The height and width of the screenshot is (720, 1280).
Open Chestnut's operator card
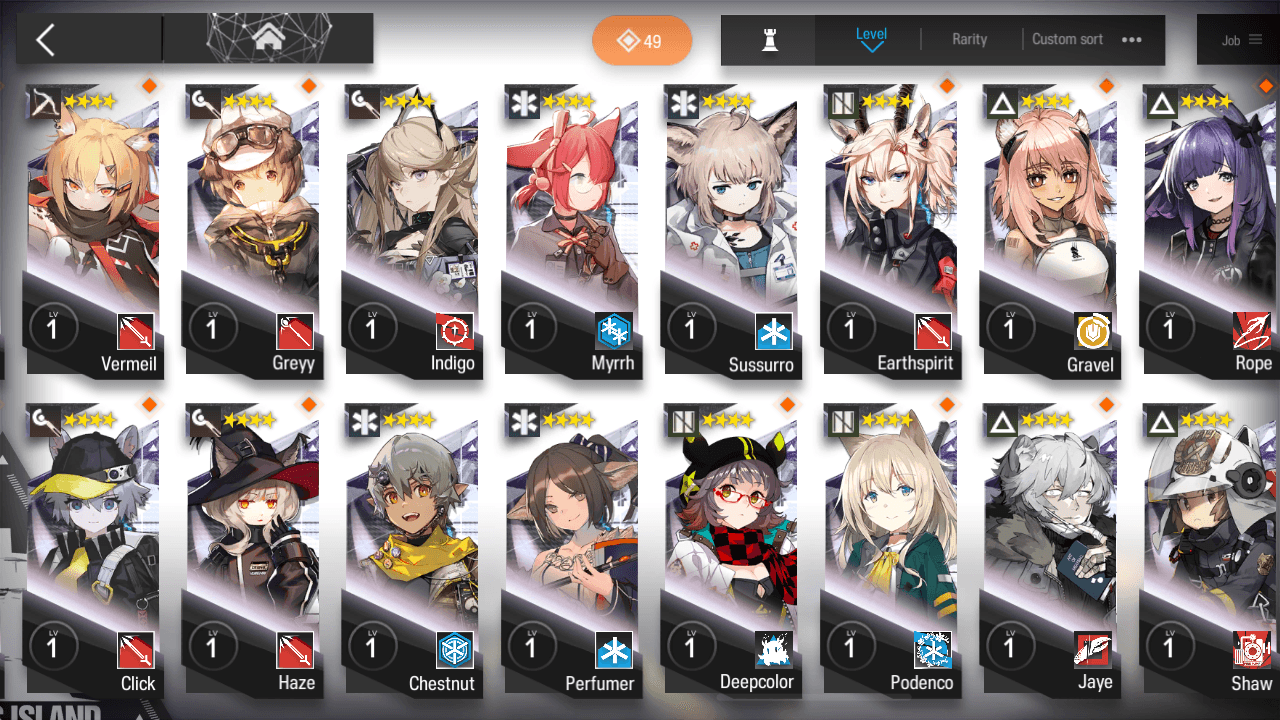click(412, 550)
